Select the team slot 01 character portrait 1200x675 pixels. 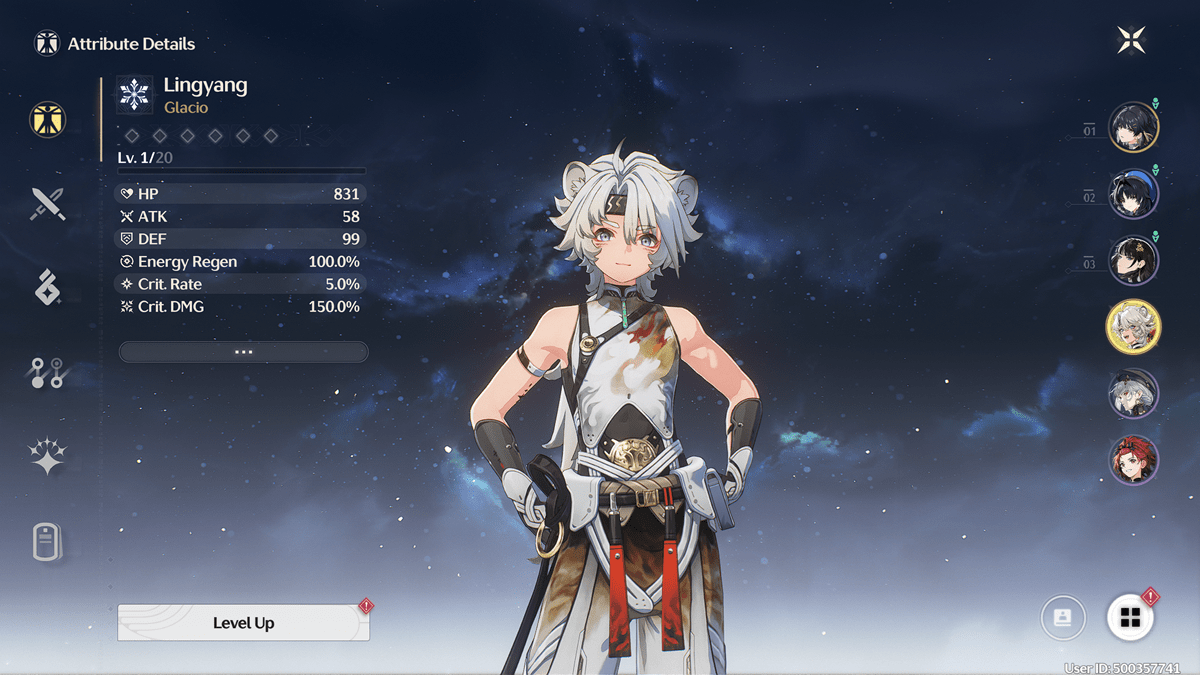(x=1133, y=127)
